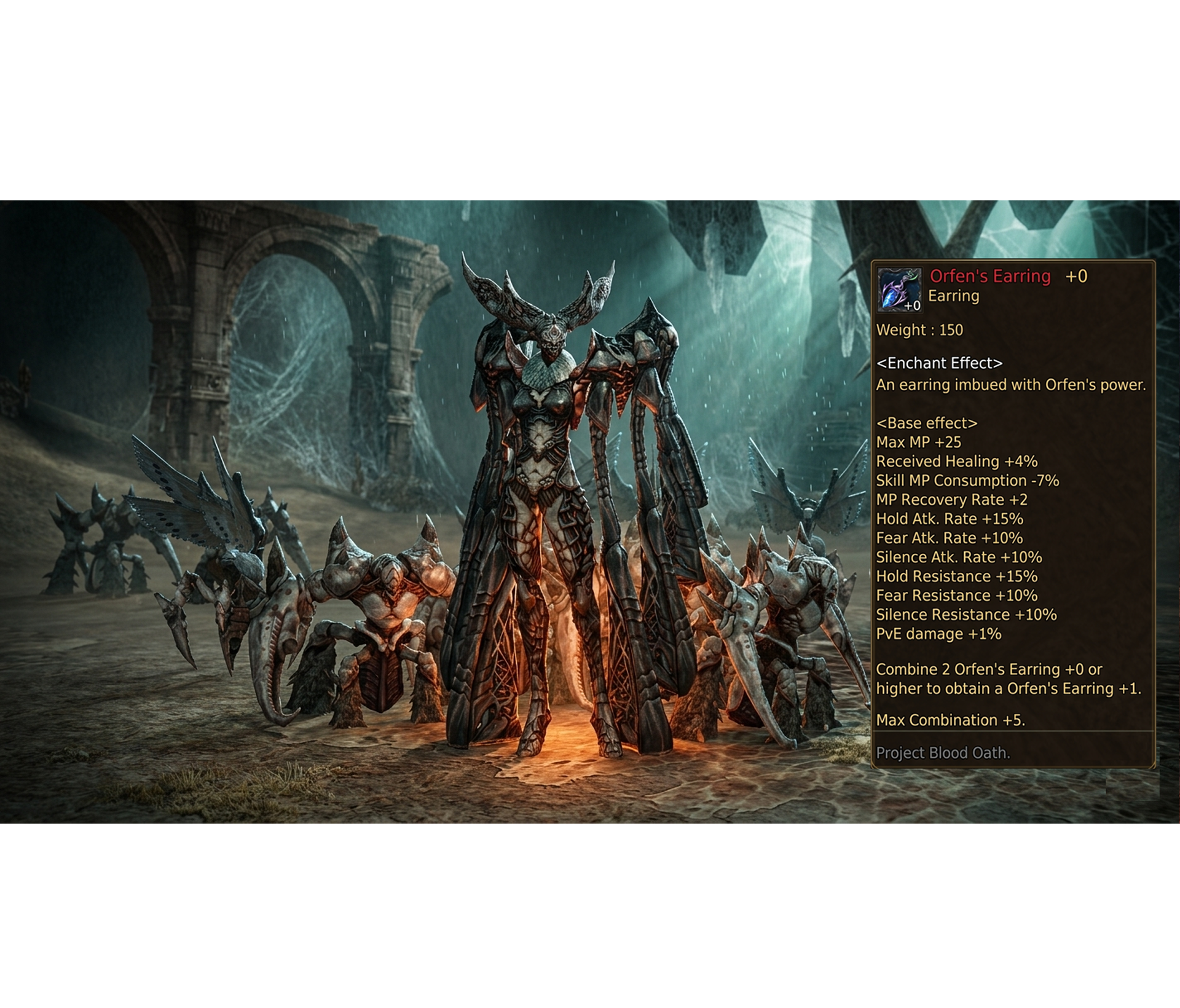Click the Orfen's Earring item icon

click(899, 289)
